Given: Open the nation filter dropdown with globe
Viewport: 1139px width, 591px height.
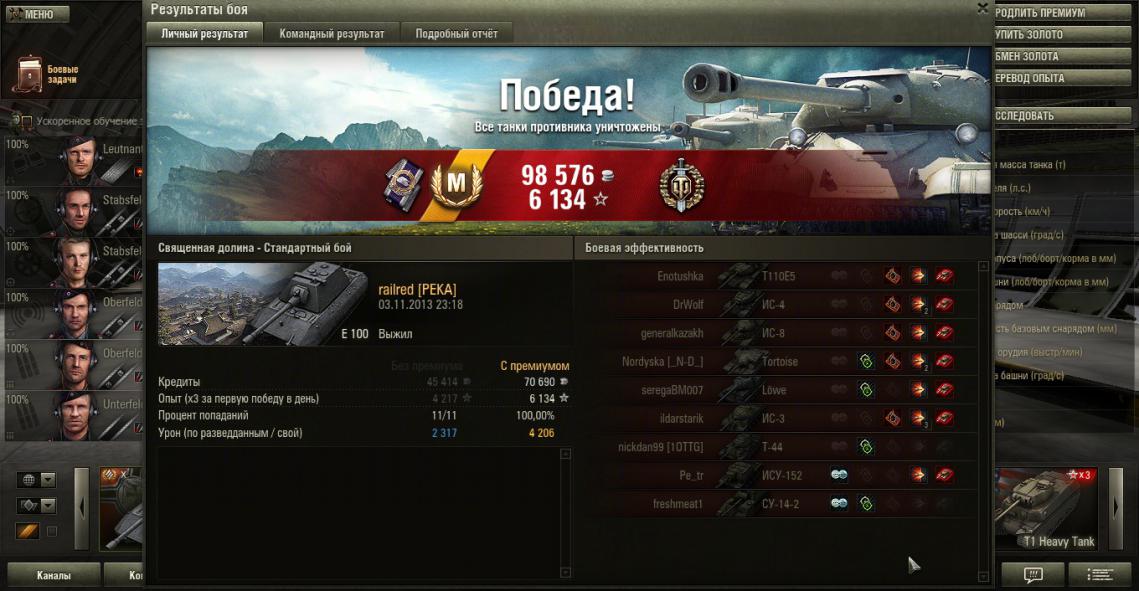Looking at the screenshot, I should click(35, 480).
